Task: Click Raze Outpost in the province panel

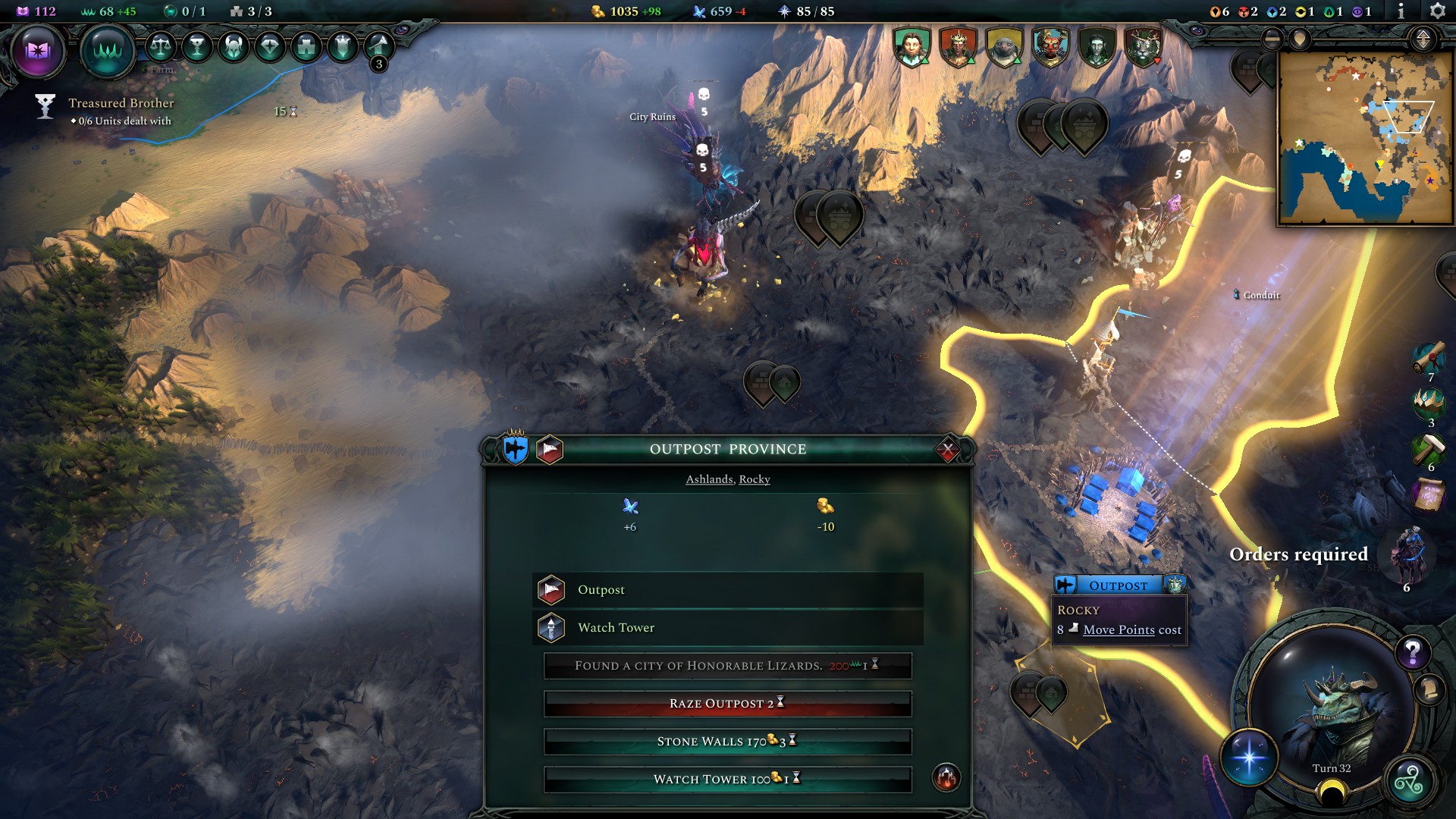Action: 726,704
